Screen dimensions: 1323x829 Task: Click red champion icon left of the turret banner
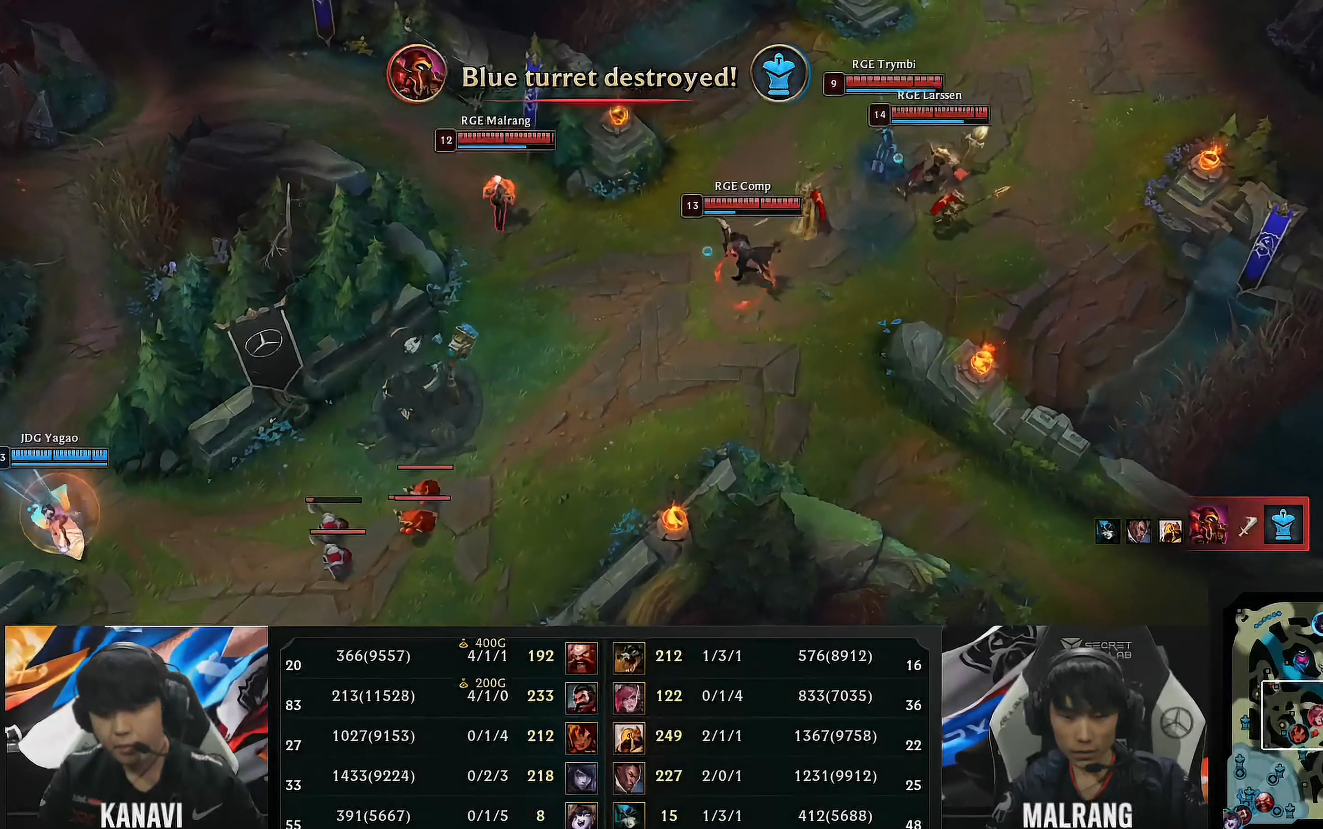(416, 74)
